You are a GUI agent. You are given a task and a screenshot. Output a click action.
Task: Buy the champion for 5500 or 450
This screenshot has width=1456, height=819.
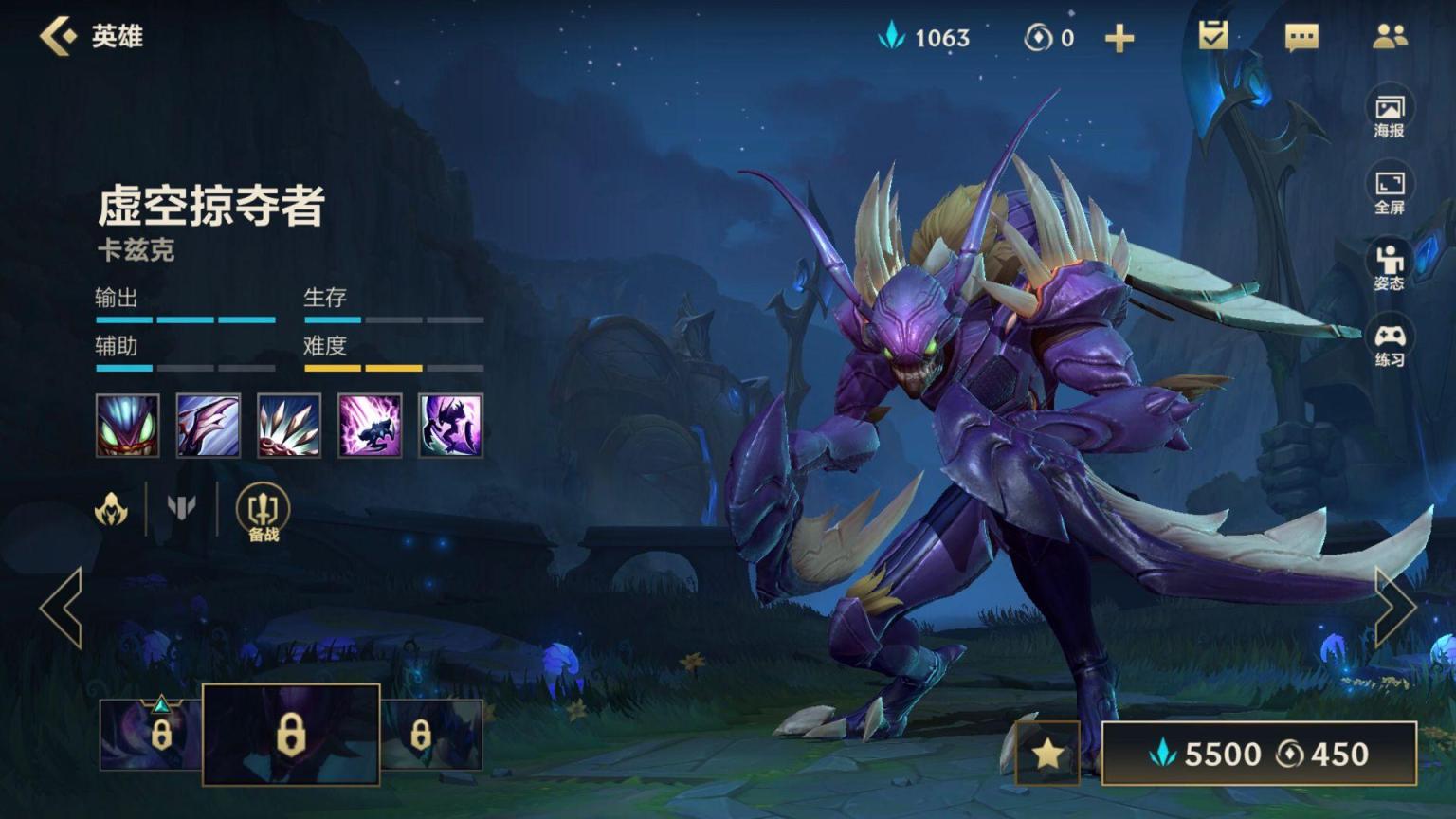[1259, 754]
